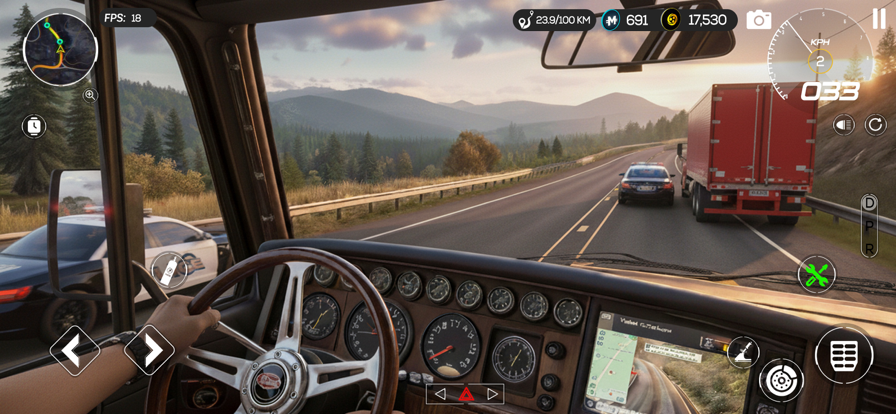Screen dimensions: 896x414
Task: Take a photo with the camera icon
Action: (x=759, y=20)
